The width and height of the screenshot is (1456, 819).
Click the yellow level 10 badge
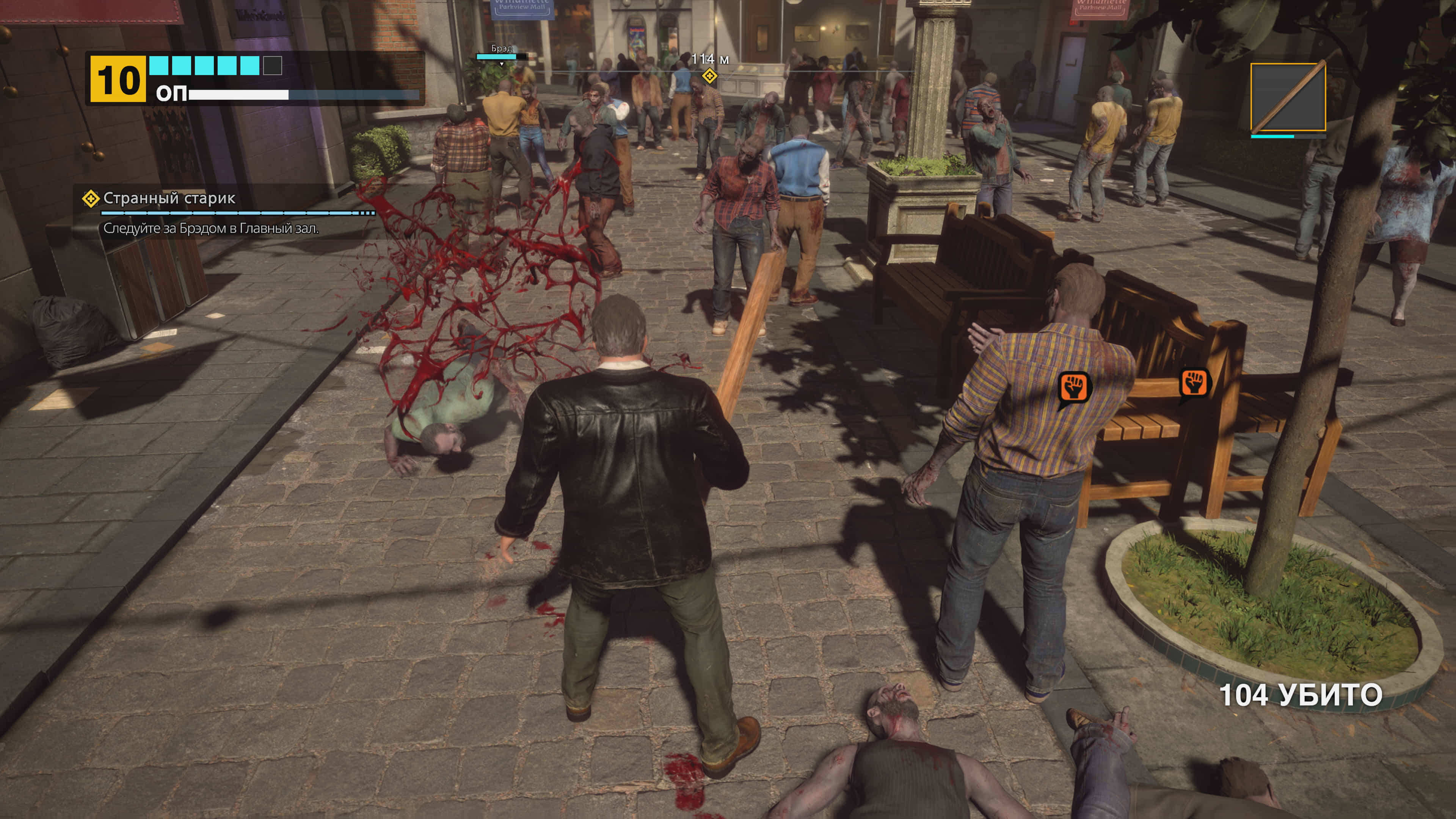point(118,79)
